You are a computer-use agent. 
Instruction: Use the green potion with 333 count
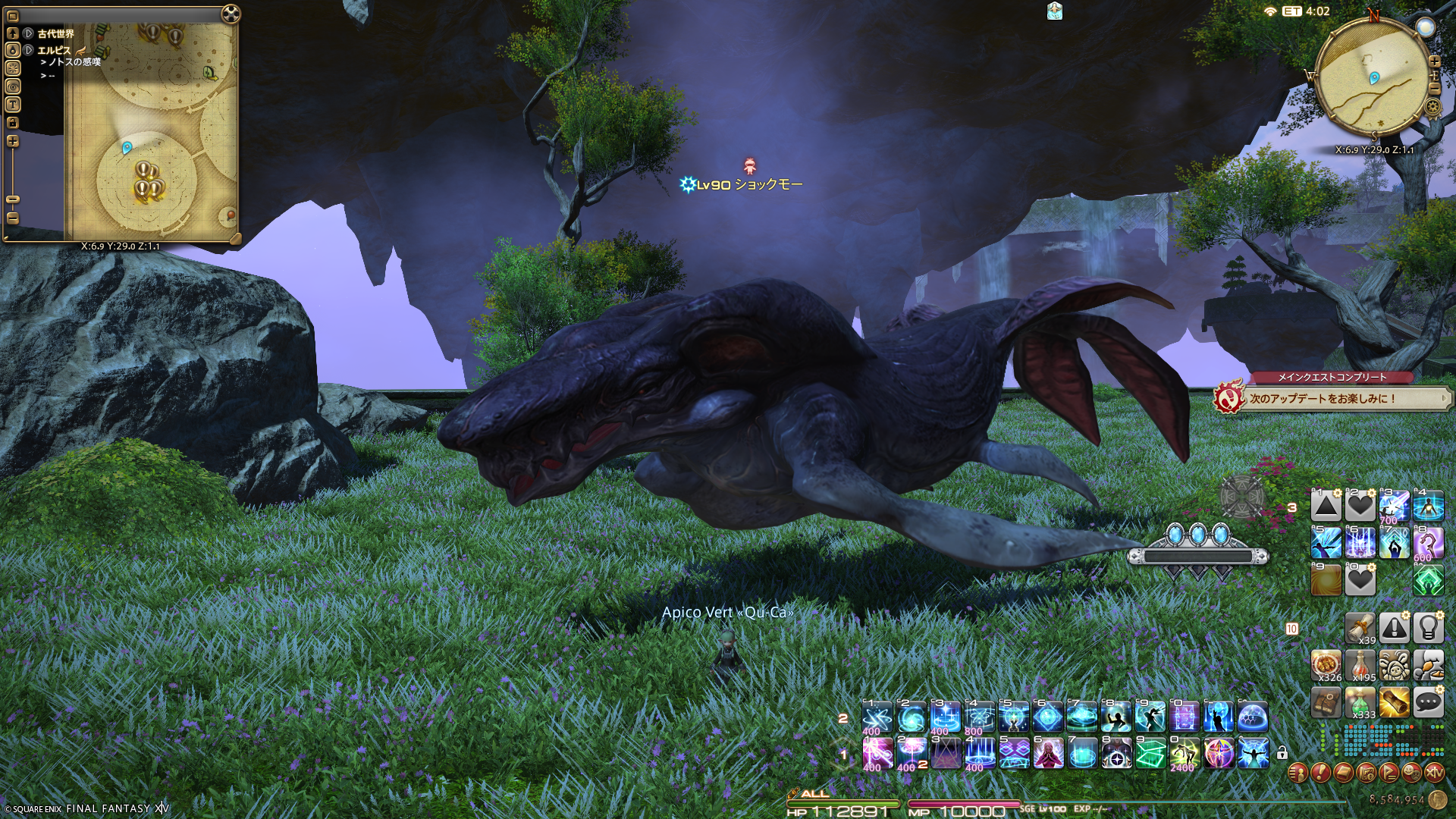tap(1360, 703)
